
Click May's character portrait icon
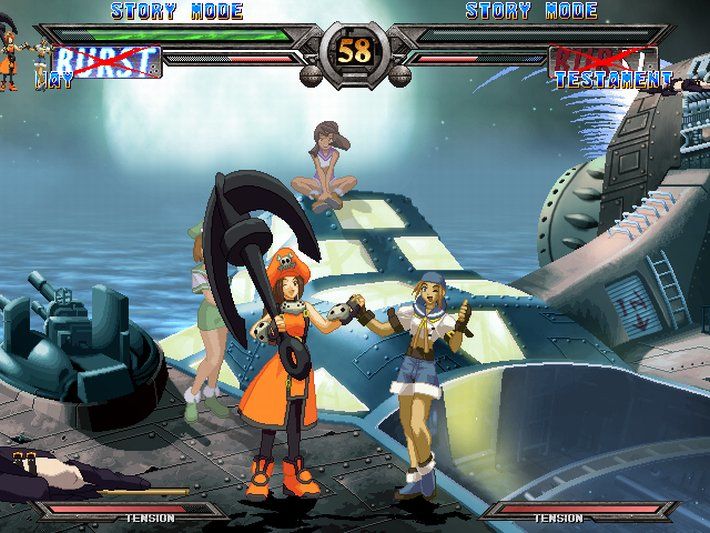11,58
